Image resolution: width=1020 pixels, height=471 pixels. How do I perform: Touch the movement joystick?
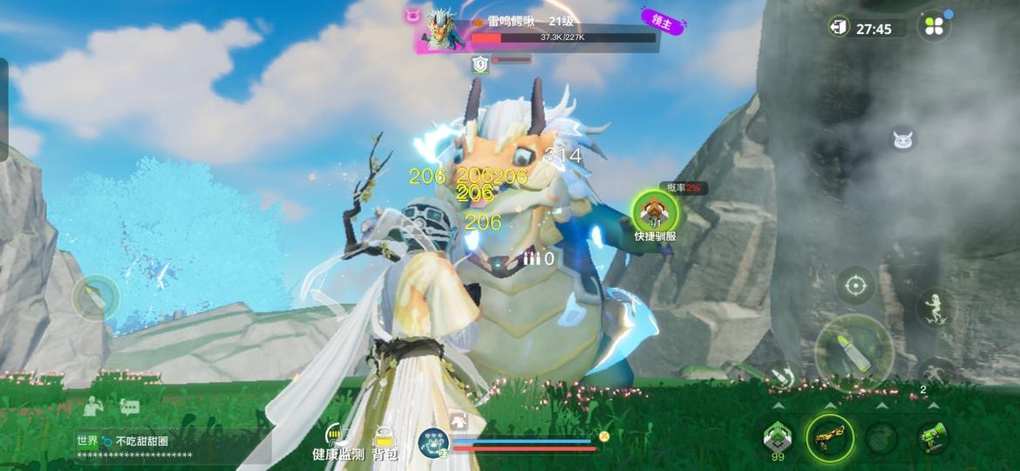coord(96,298)
